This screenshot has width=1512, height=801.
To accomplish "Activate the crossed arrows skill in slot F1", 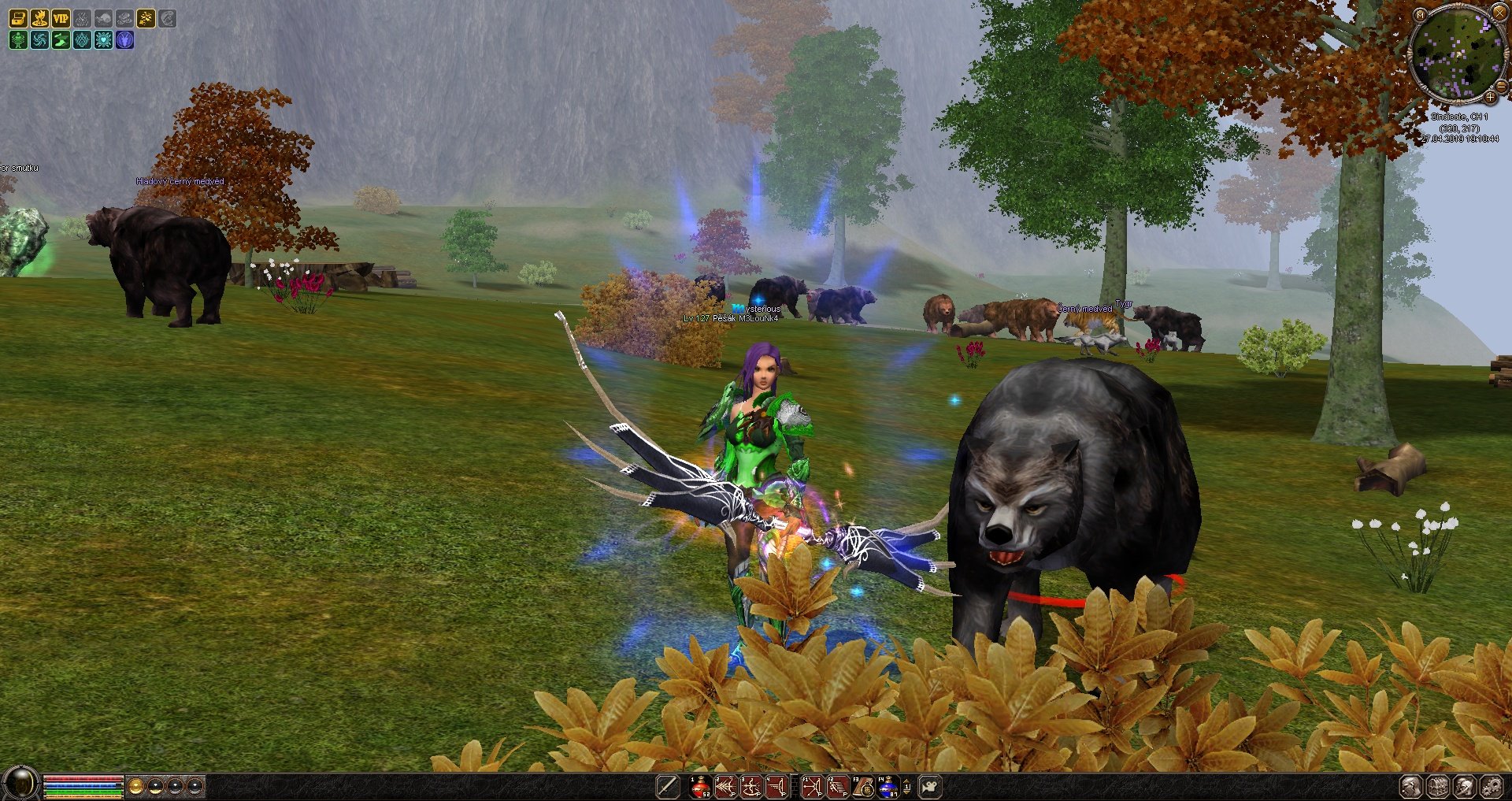I will coord(812,787).
